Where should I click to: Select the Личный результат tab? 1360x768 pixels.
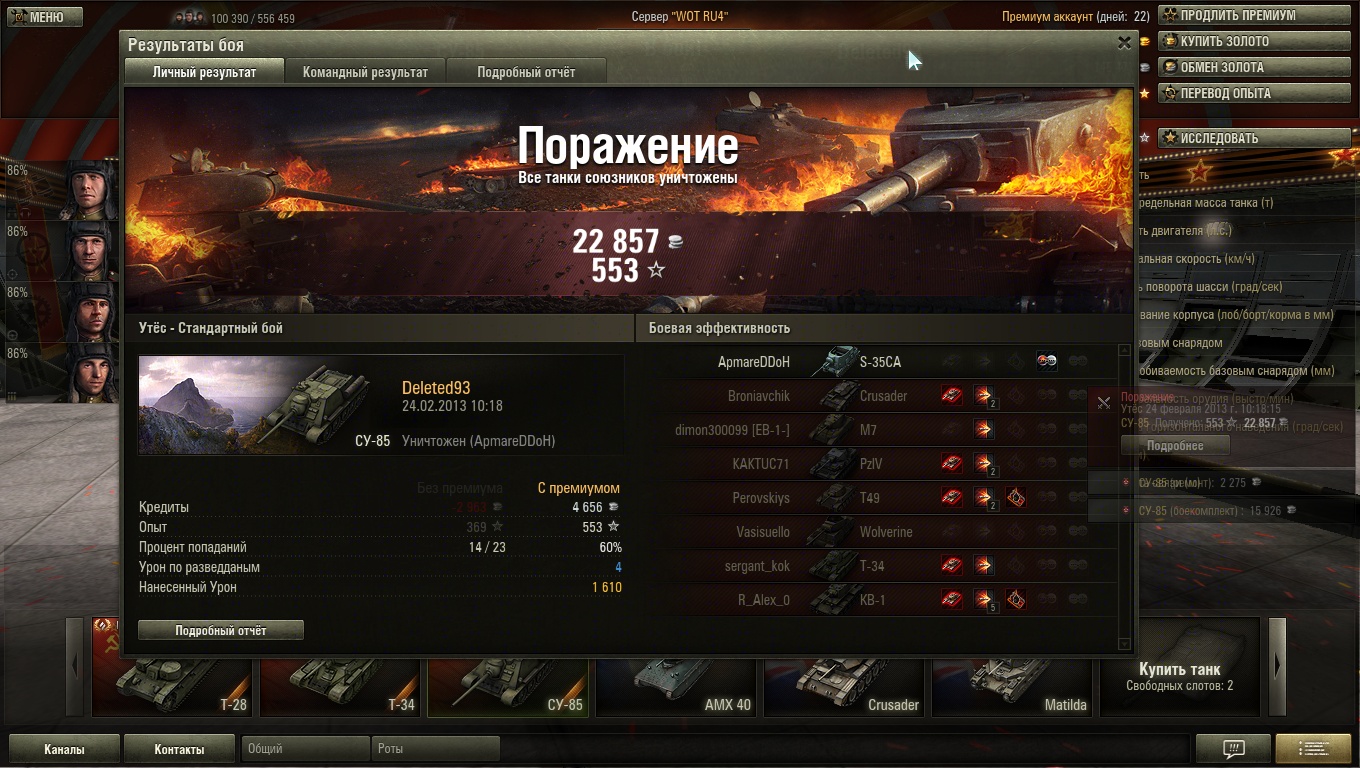click(204, 72)
